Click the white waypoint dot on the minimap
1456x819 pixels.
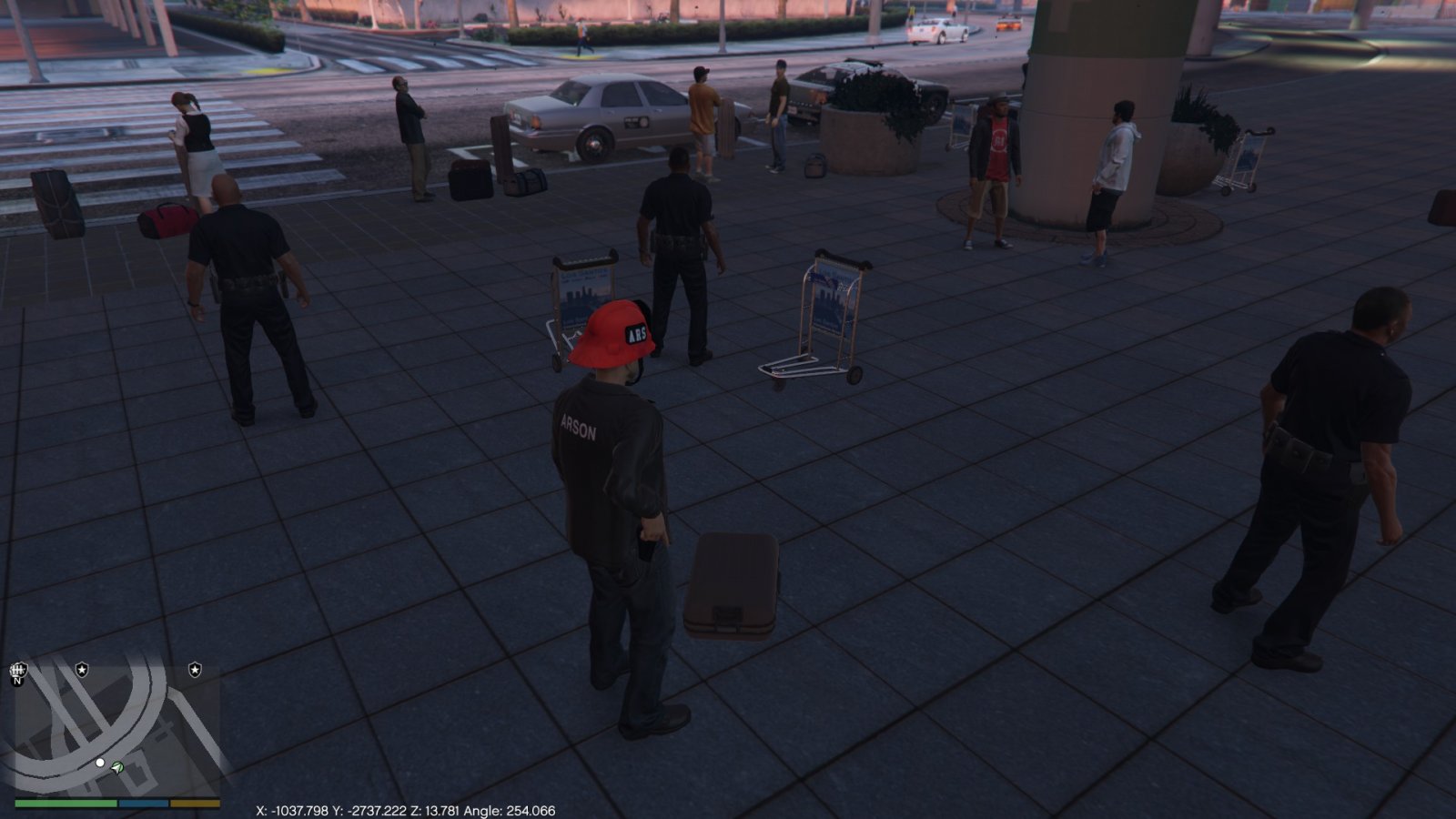point(100,763)
